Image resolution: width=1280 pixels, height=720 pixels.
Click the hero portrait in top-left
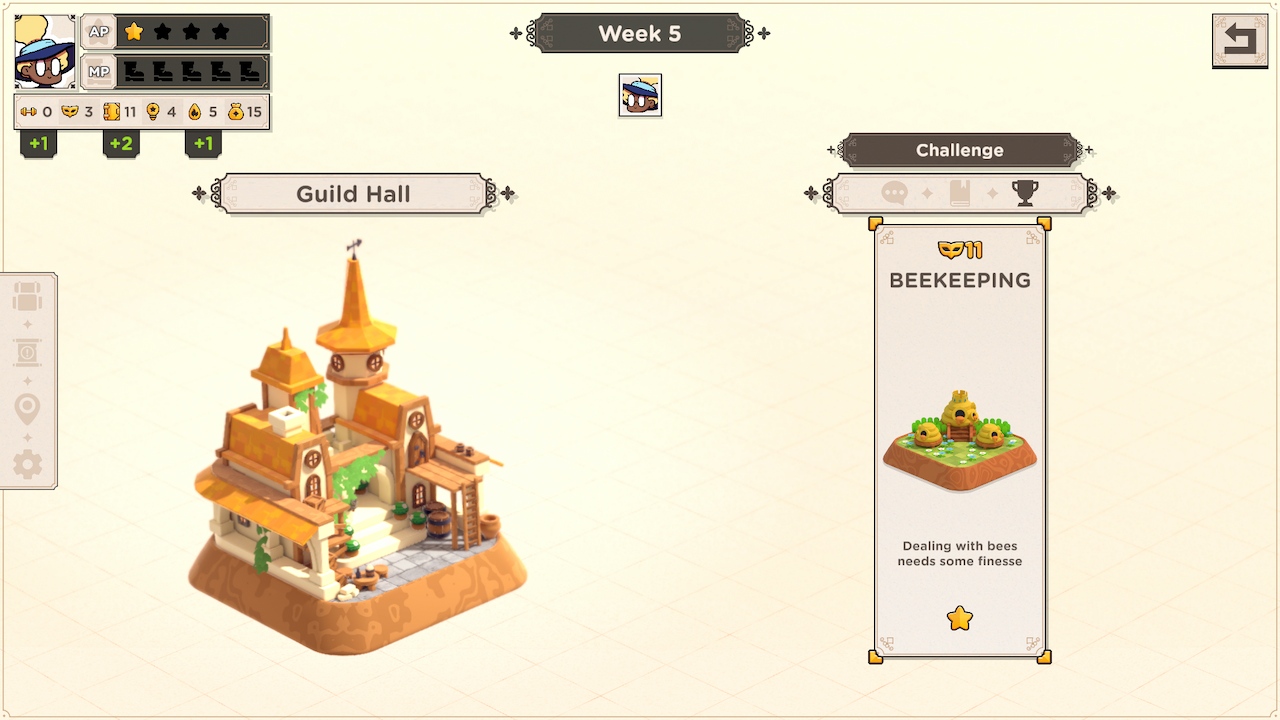pyautogui.click(x=45, y=52)
